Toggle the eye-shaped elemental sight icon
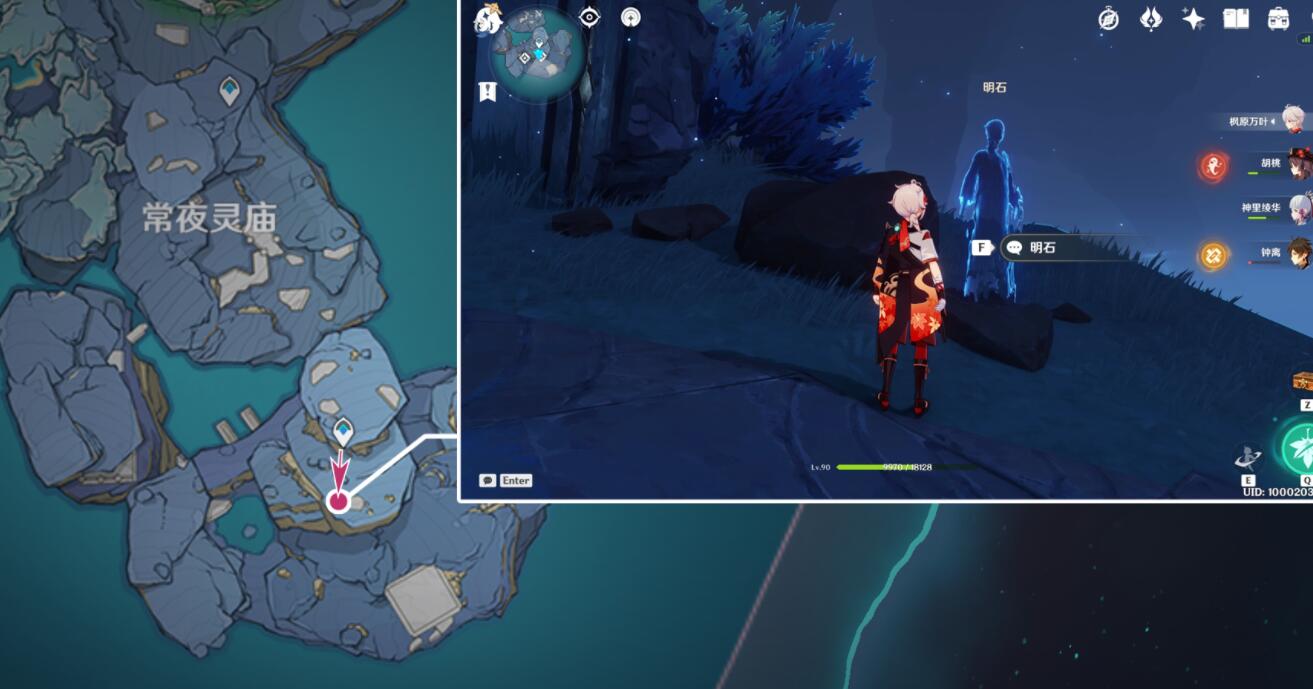Viewport: 1313px width, 689px height. point(590,17)
